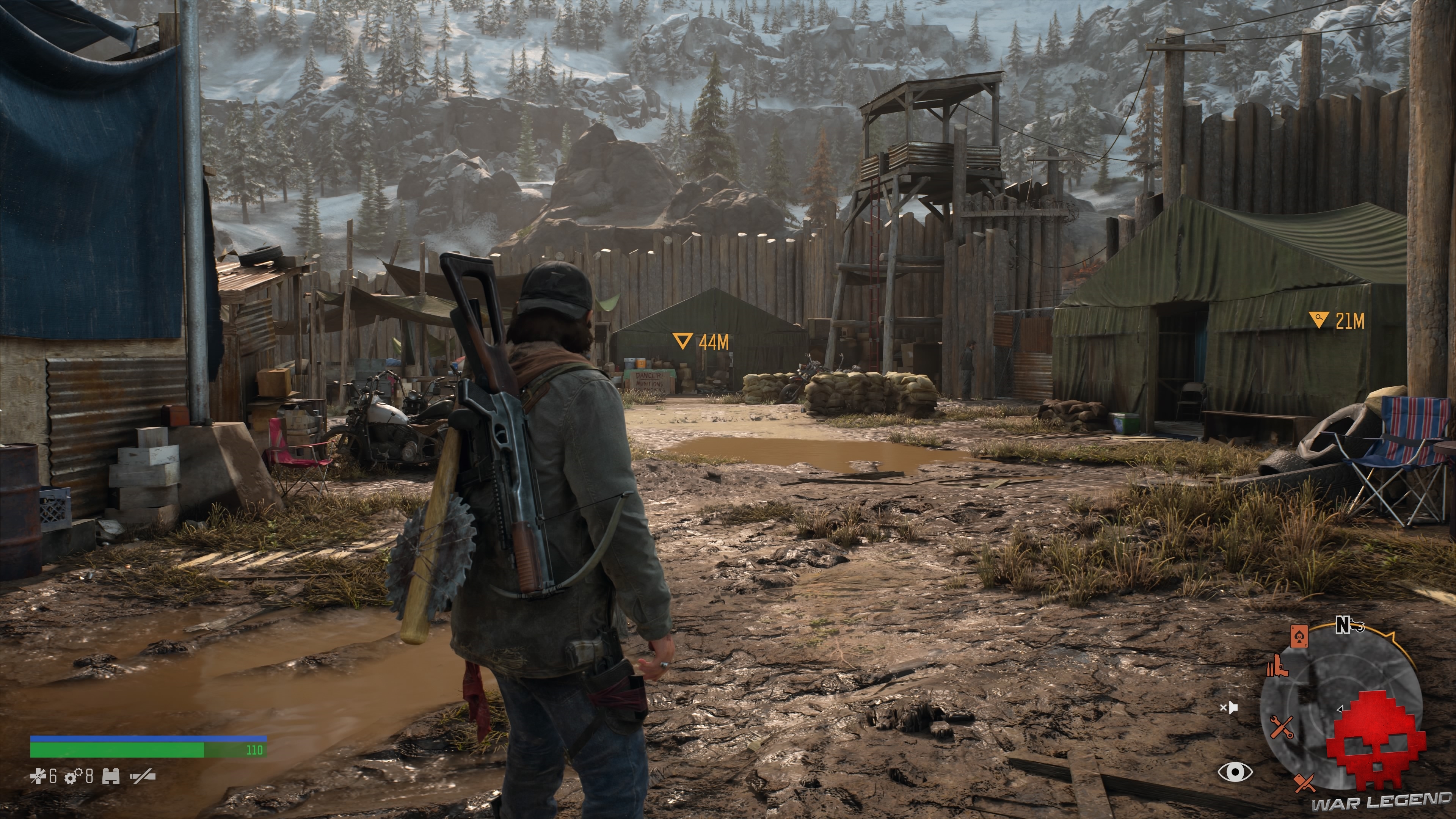Select the orange card icon above the minimap
Image resolution: width=1456 pixels, height=819 pixels.
coord(1299,637)
